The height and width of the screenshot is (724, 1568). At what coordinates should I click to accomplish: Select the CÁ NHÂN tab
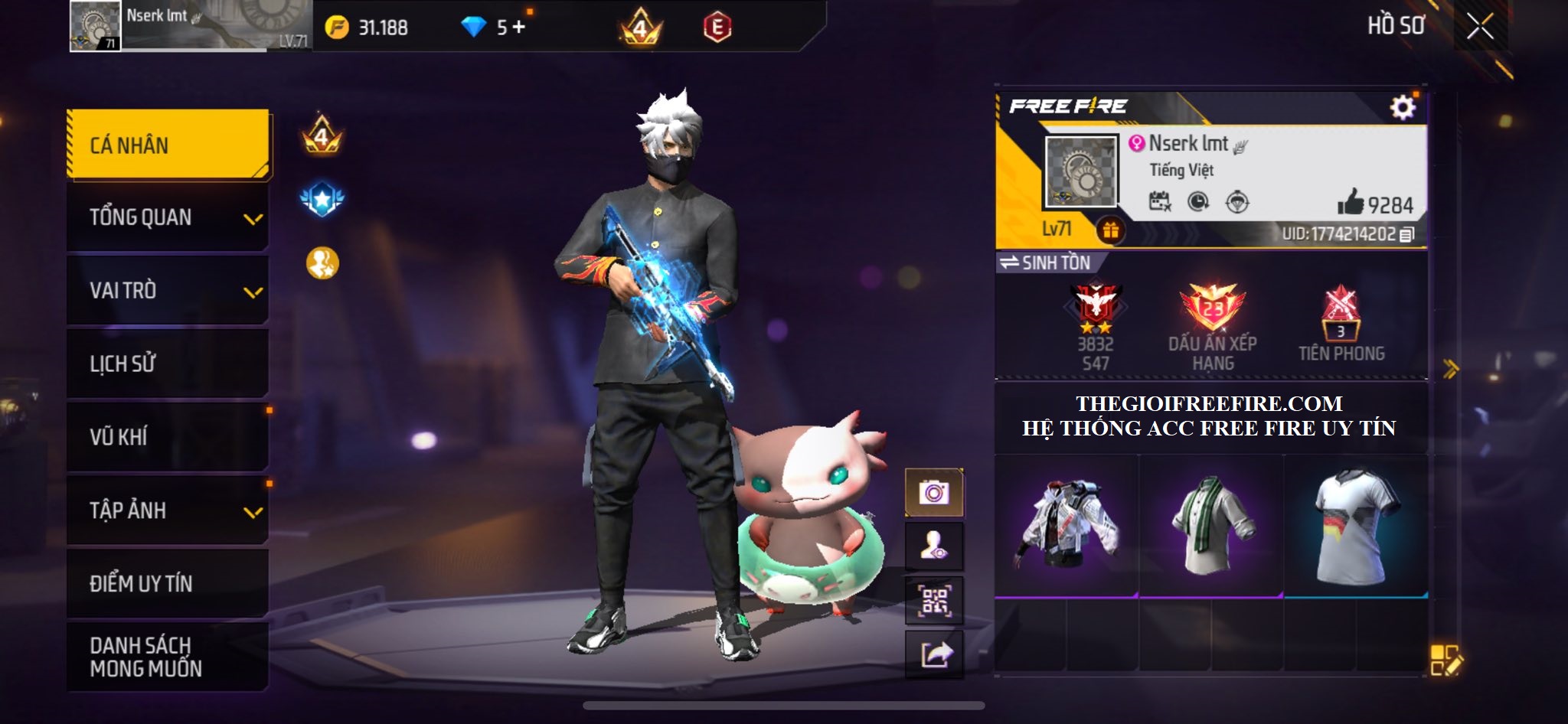(x=168, y=145)
